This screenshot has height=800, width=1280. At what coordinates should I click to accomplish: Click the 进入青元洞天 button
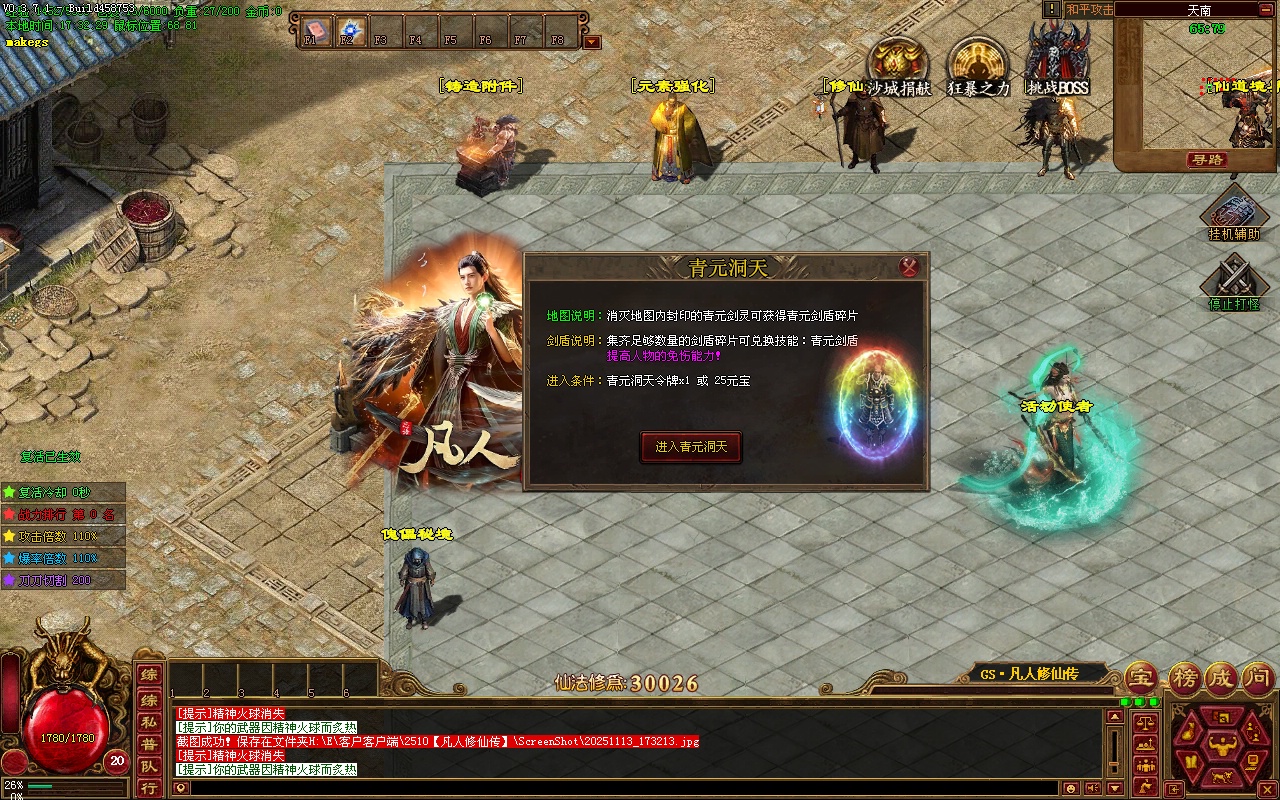691,447
